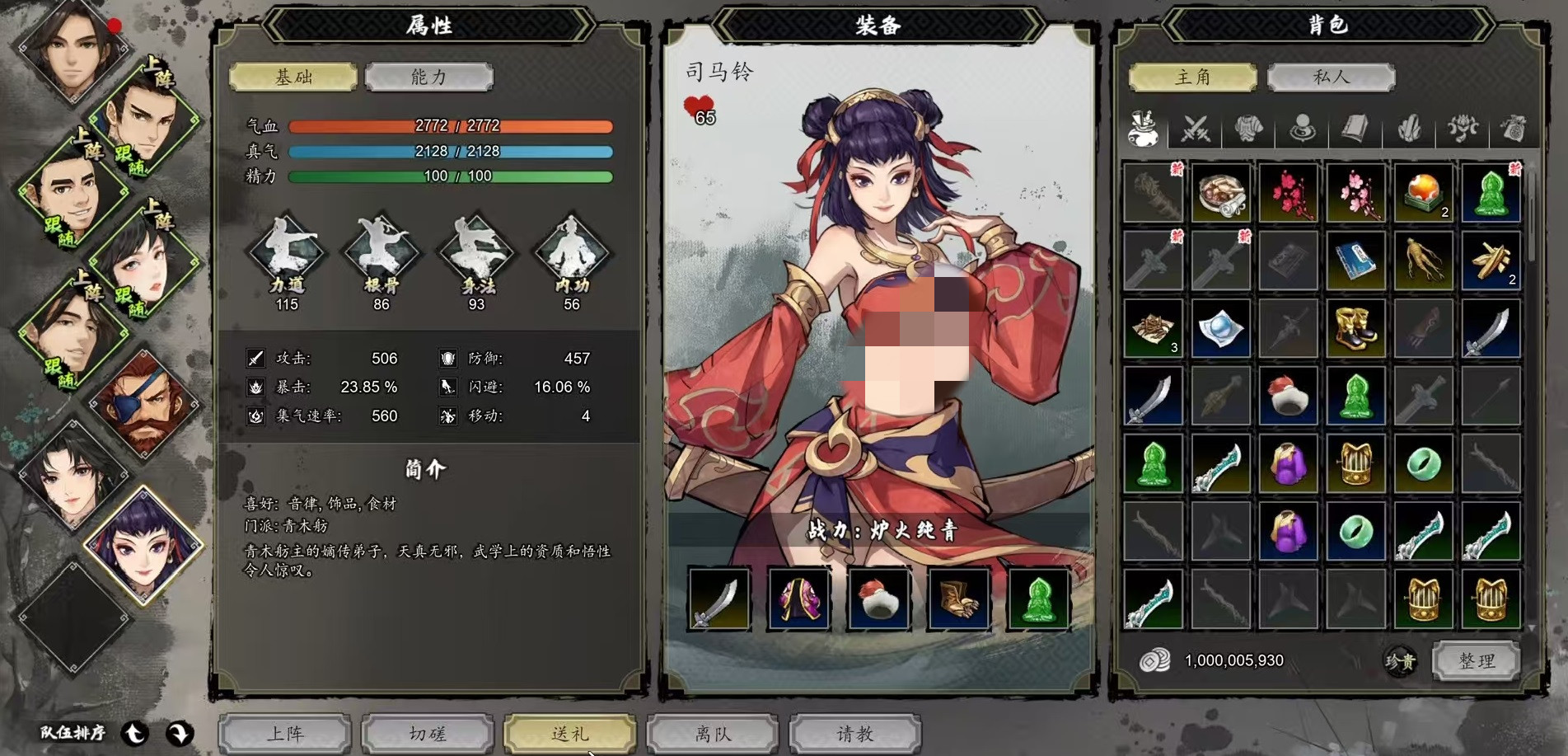Select the 基础 attributes tab
Viewport: 1568px width, 756px height.
293,77
